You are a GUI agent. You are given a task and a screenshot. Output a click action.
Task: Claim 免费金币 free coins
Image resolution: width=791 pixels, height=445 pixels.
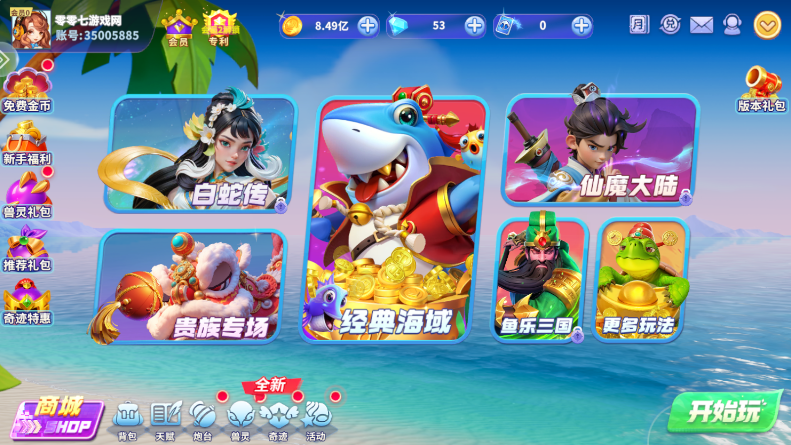(27, 89)
